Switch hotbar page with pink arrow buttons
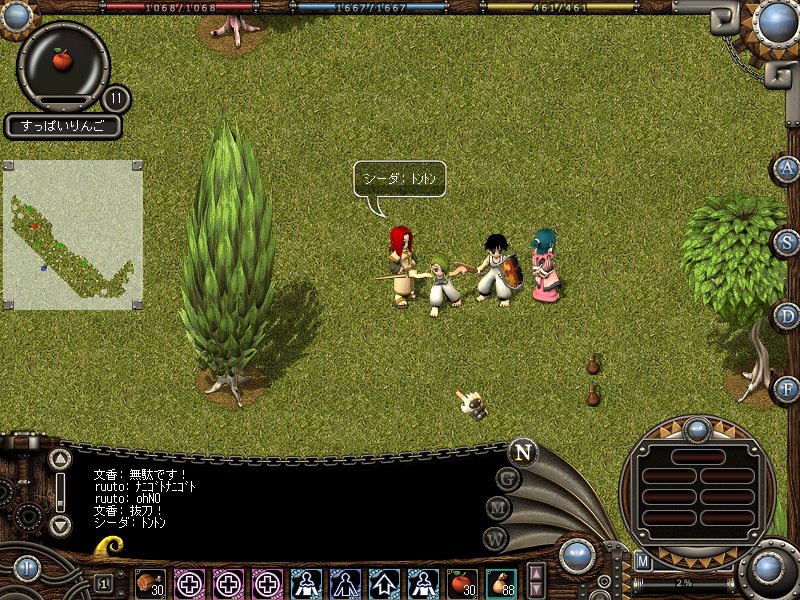 click(536, 582)
